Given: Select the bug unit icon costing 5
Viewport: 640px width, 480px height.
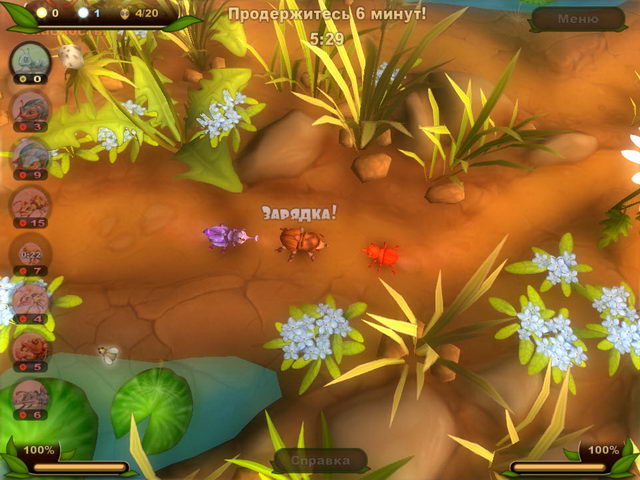Looking at the screenshot, I should [x=30, y=347].
